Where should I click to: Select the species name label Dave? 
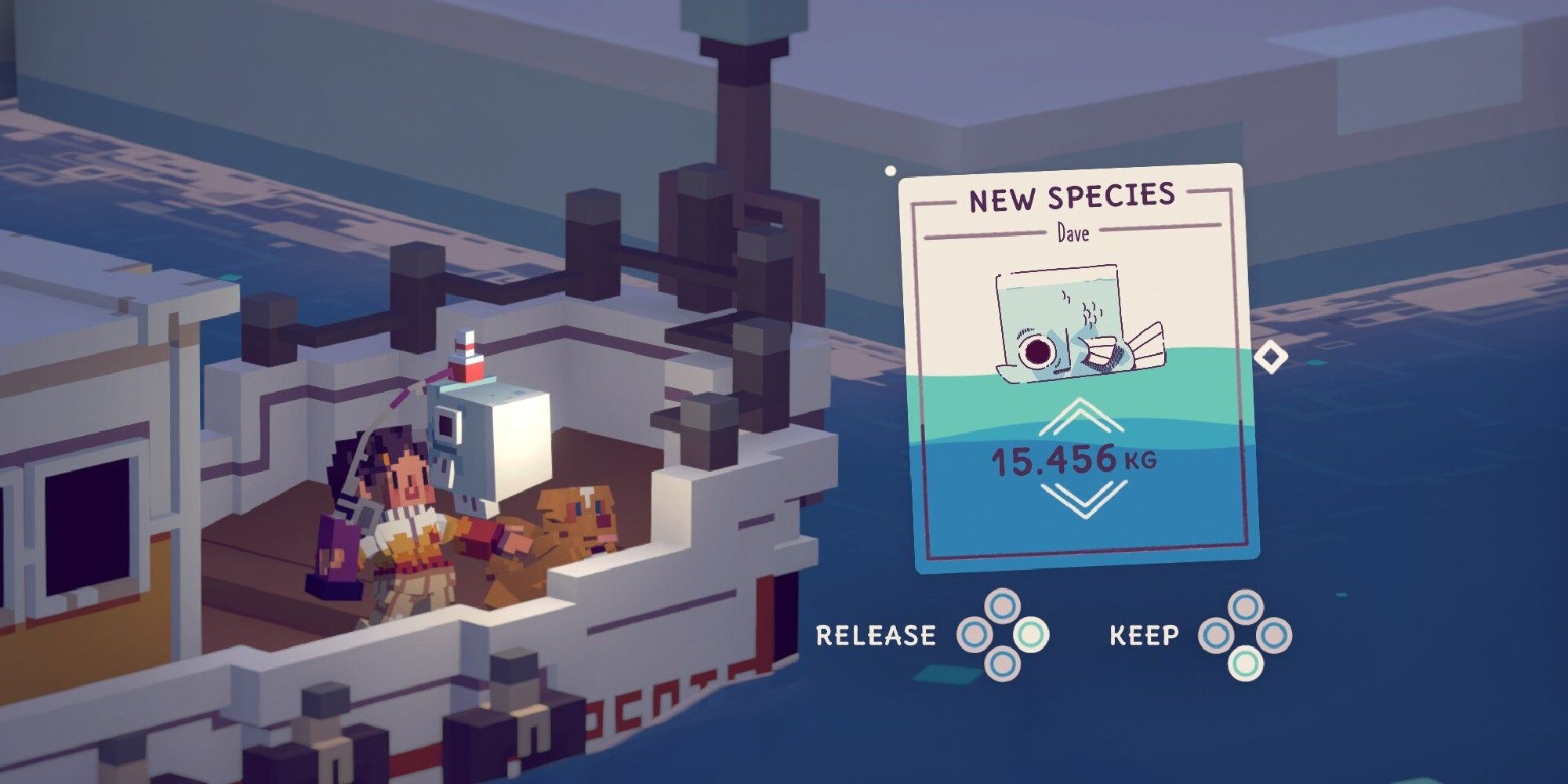click(x=1073, y=233)
